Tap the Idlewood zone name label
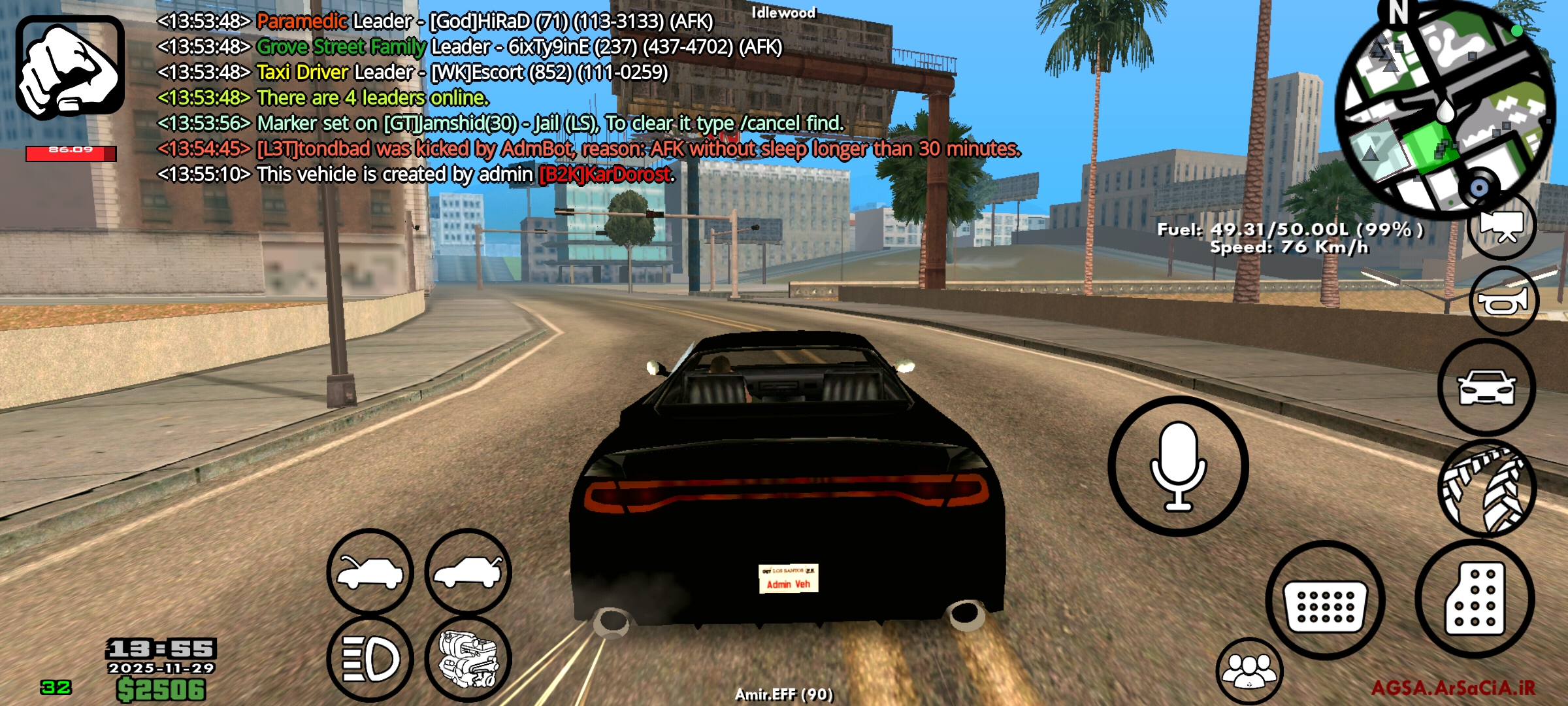 point(784,12)
